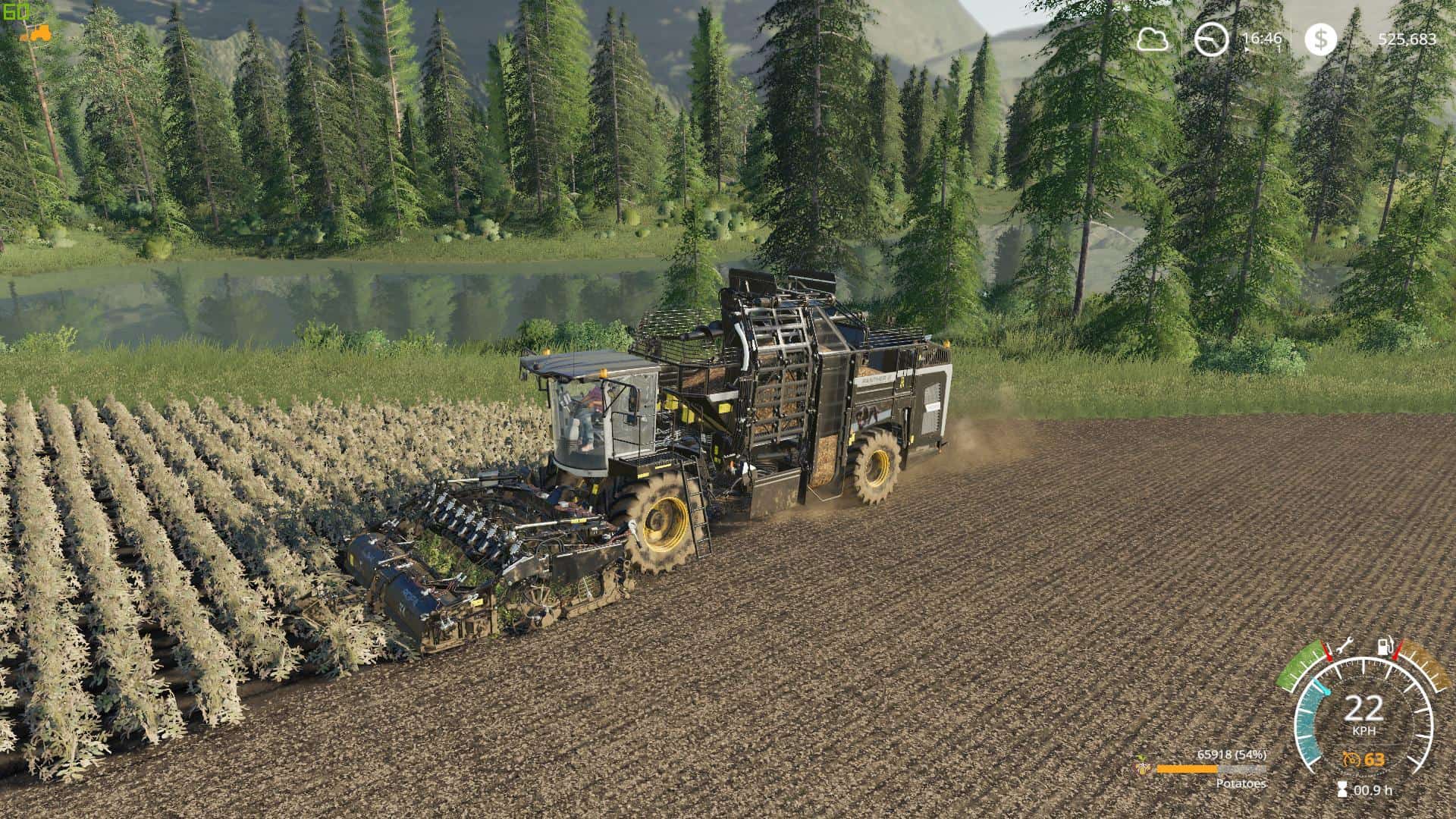Click the wrench damage icon
The width and height of the screenshot is (1456, 819).
click(1345, 646)
